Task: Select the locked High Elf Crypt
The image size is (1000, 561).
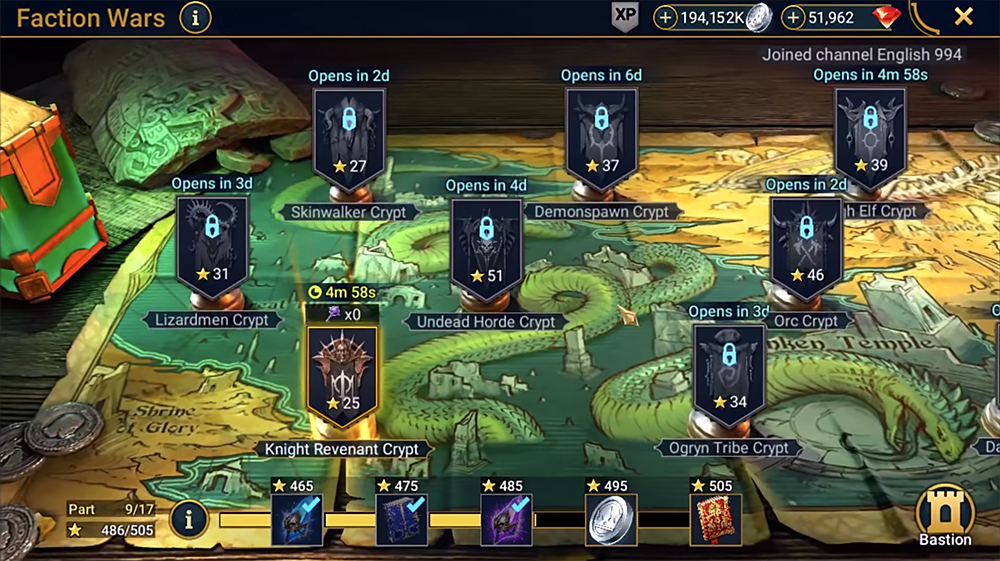Action: pyautogui.click(x=870, y=133)
